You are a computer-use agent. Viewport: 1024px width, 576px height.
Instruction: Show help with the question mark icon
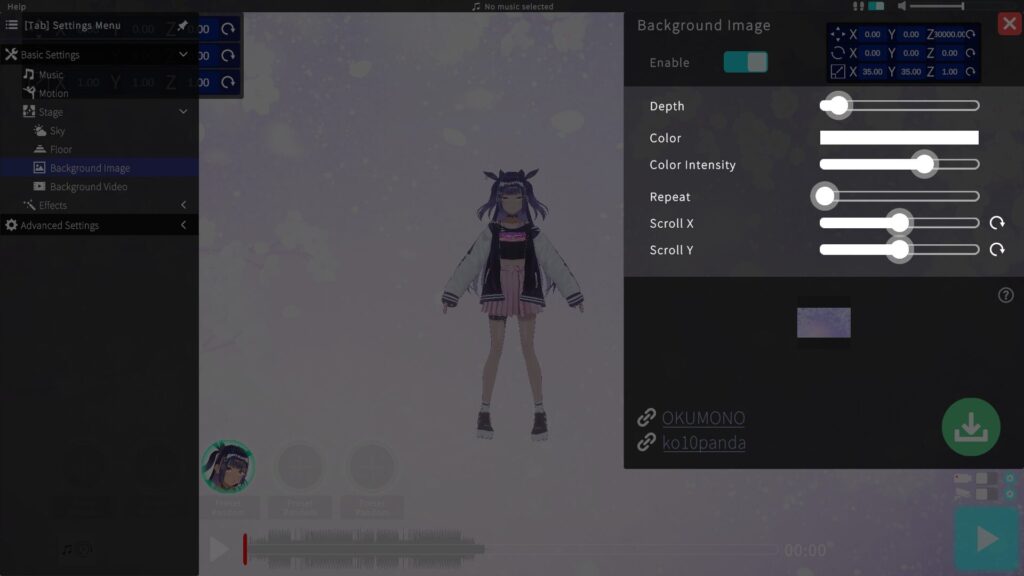1006,295
